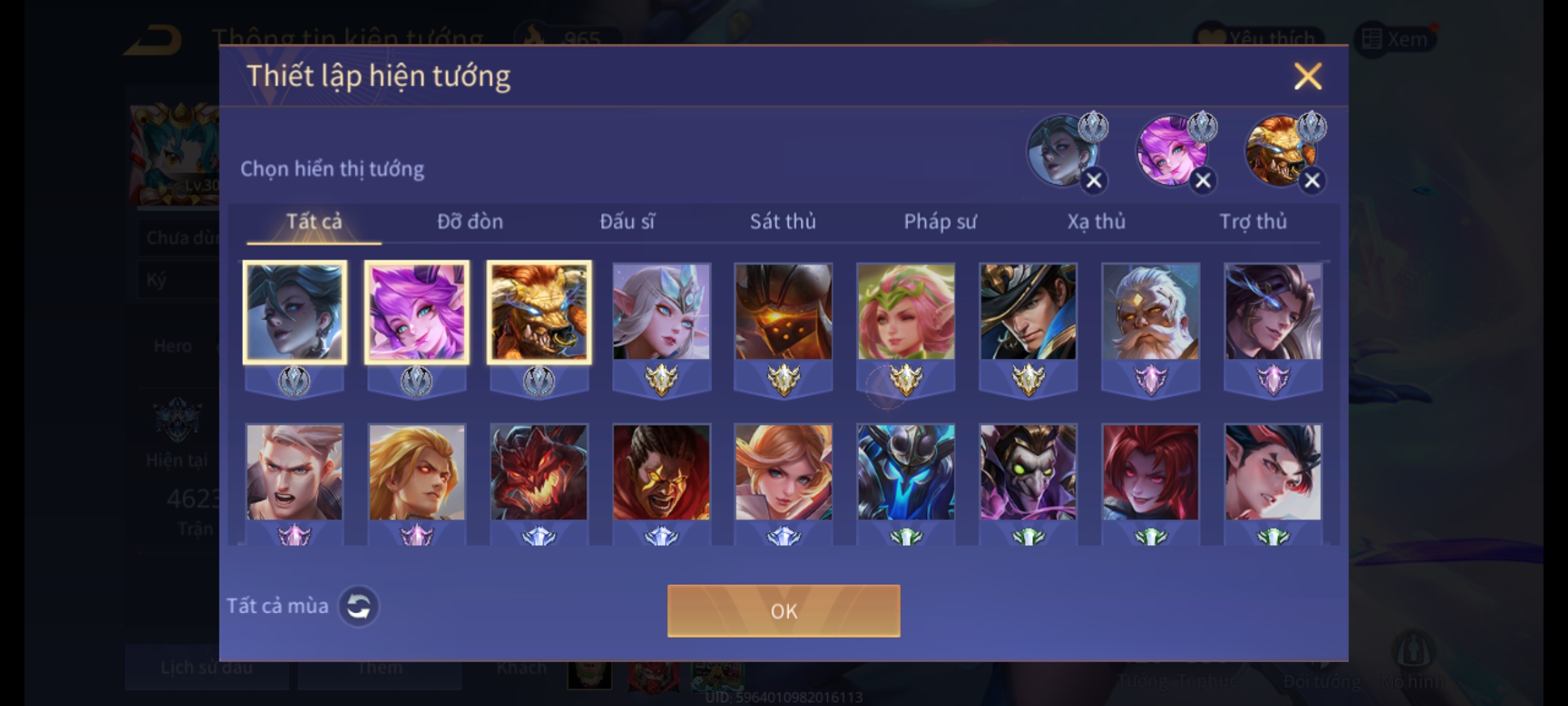Pick the silver-haired elf with ice crown
Screen dimensions: 1568x706
pos(661,312)
